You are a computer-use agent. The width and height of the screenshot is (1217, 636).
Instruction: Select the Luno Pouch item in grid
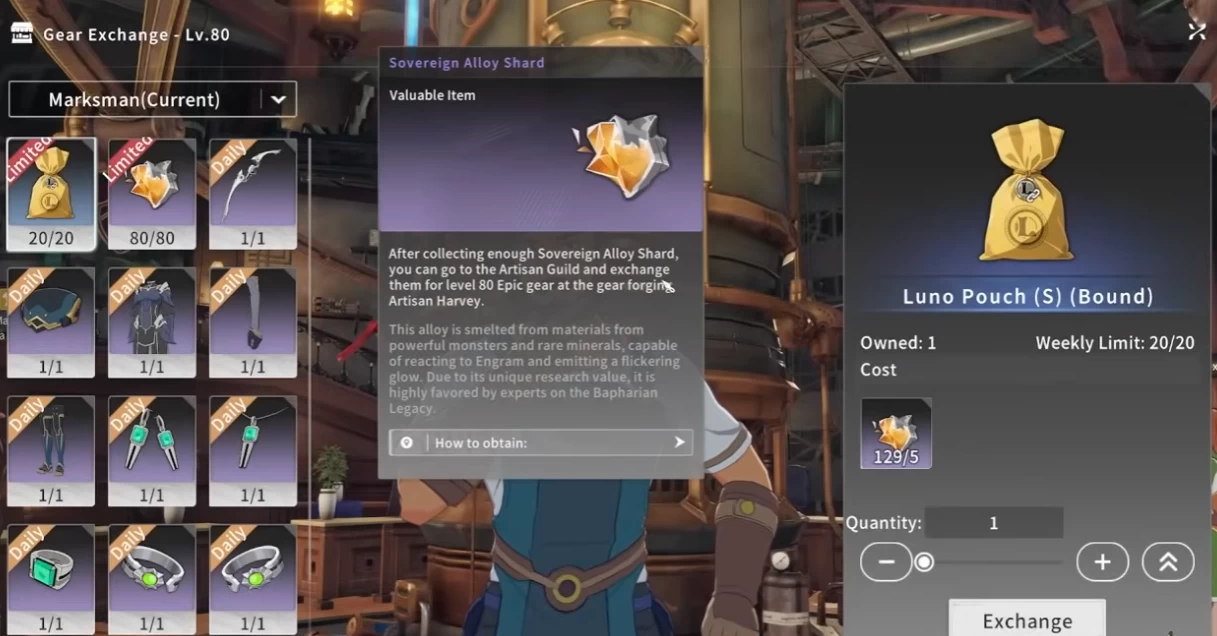(x=51, y=193)
